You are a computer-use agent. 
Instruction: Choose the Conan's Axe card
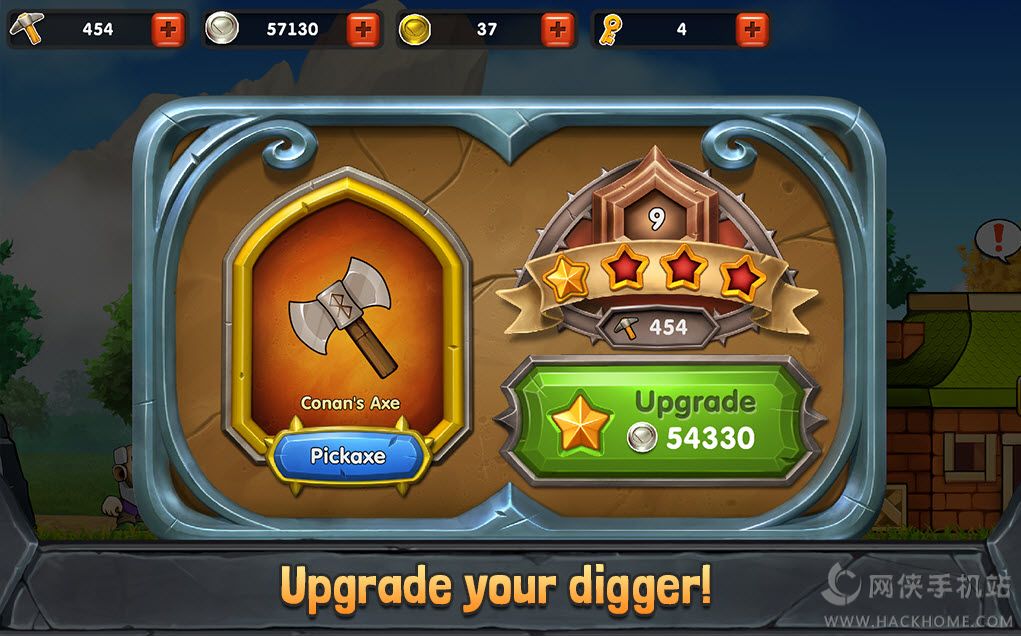coord(348,320)
